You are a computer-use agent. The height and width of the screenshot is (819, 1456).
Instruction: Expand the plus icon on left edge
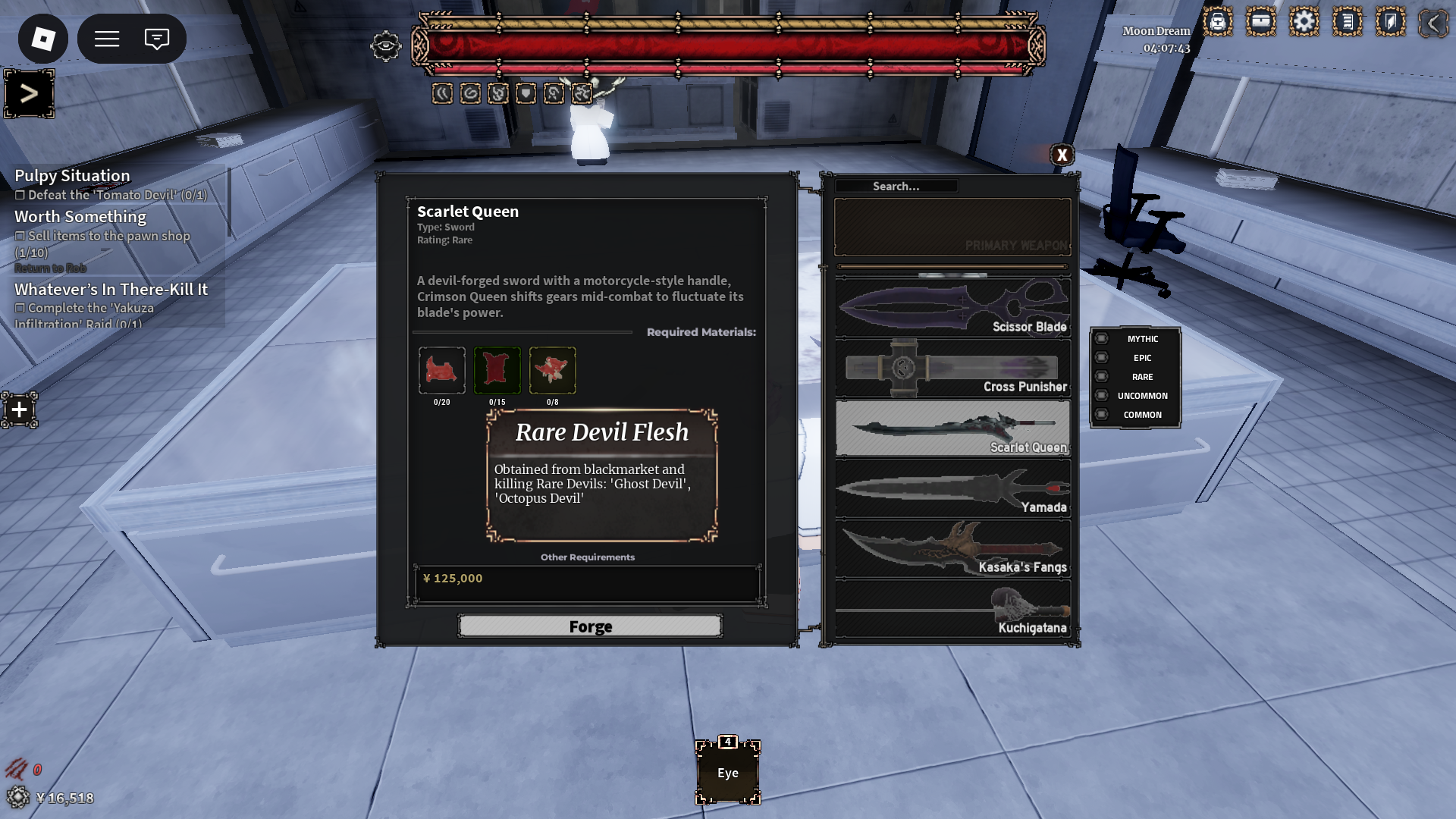click(18, 410)
